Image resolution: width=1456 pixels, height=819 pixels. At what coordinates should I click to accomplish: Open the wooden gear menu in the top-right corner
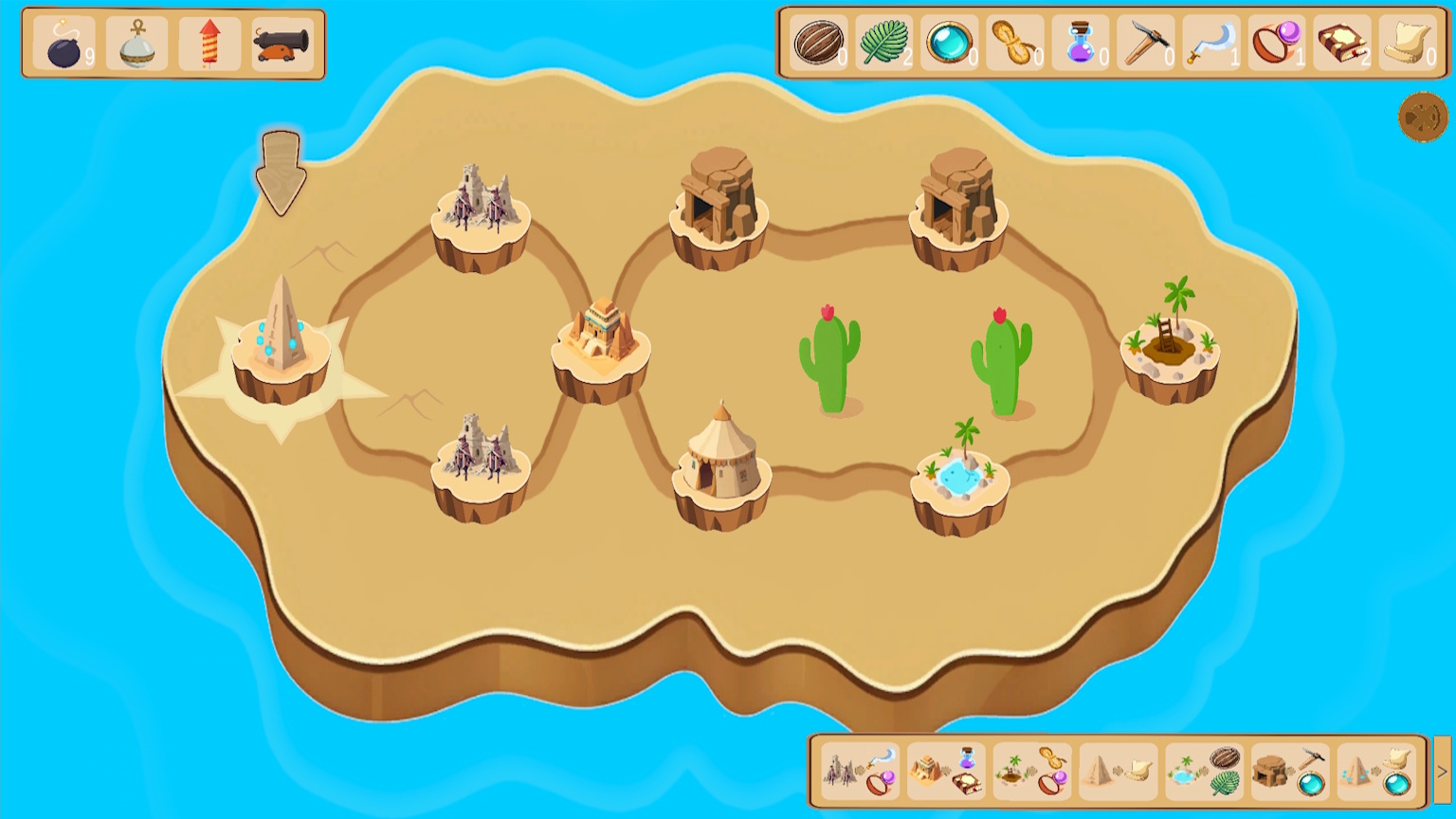pyautogui.click(x=1421, y=118)
